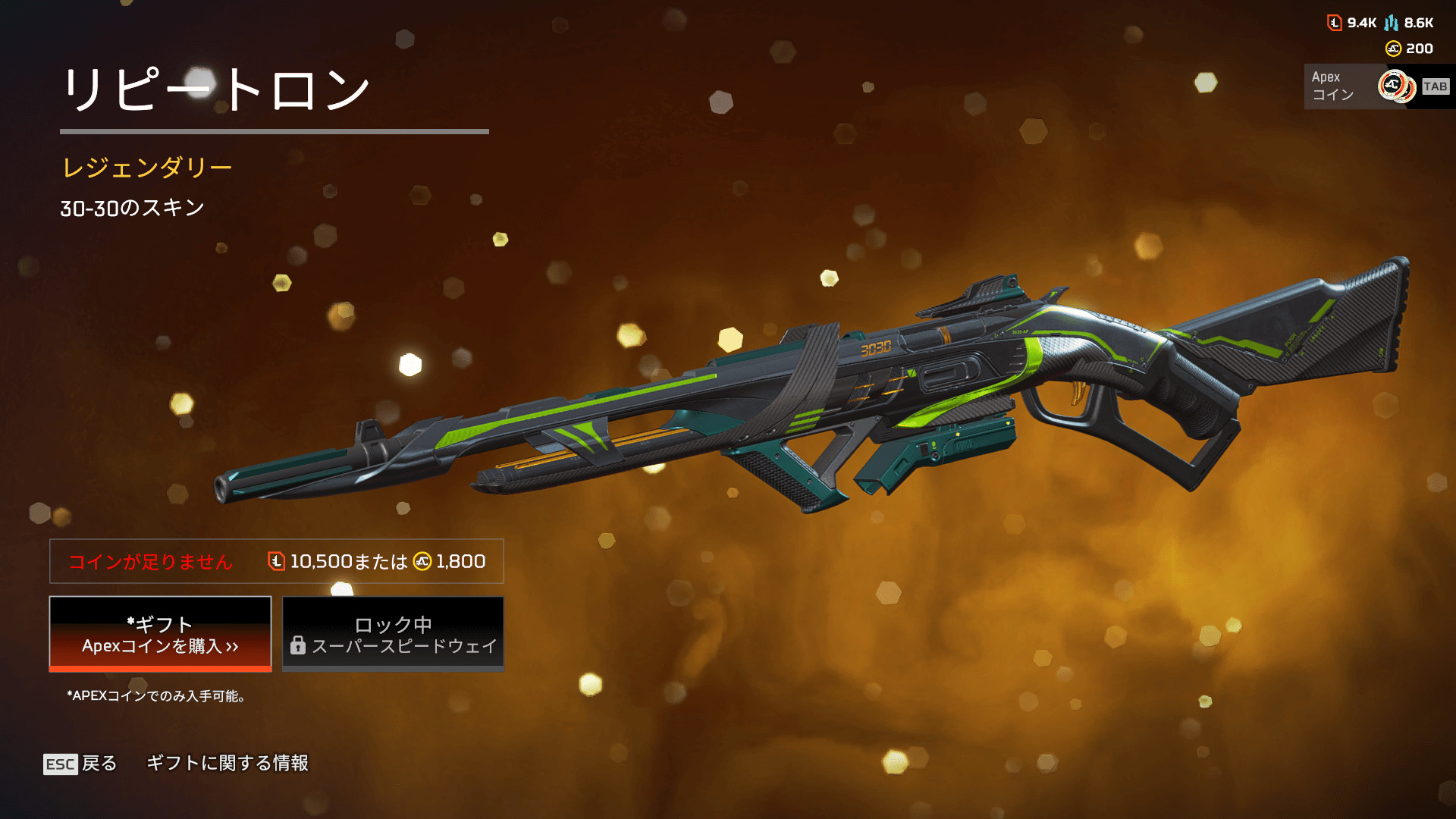Click the Gift Apex Coins purchase button

coord(160,634)
